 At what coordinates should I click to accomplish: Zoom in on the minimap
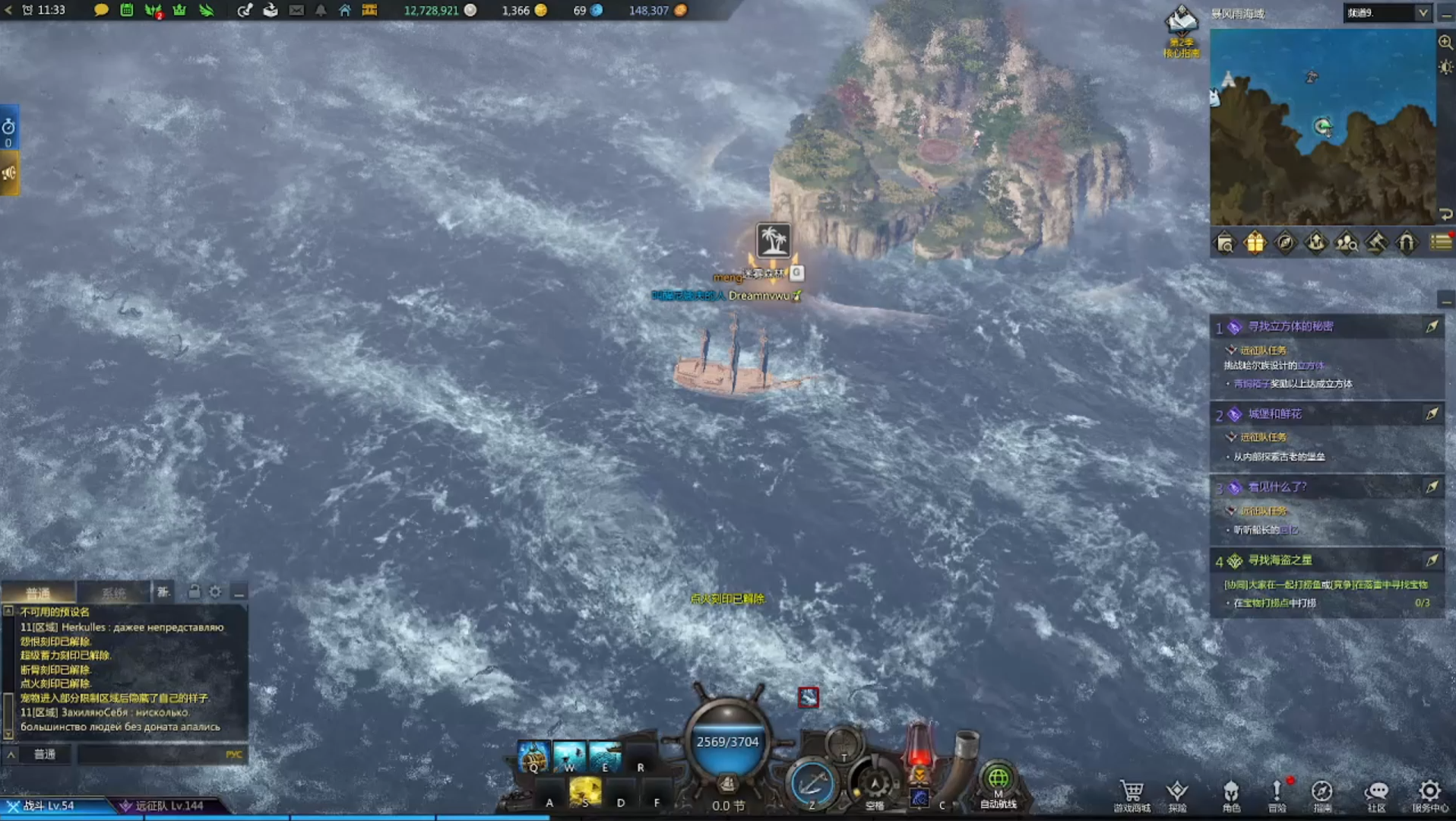pyautogui.click(x=1445, y=43)
